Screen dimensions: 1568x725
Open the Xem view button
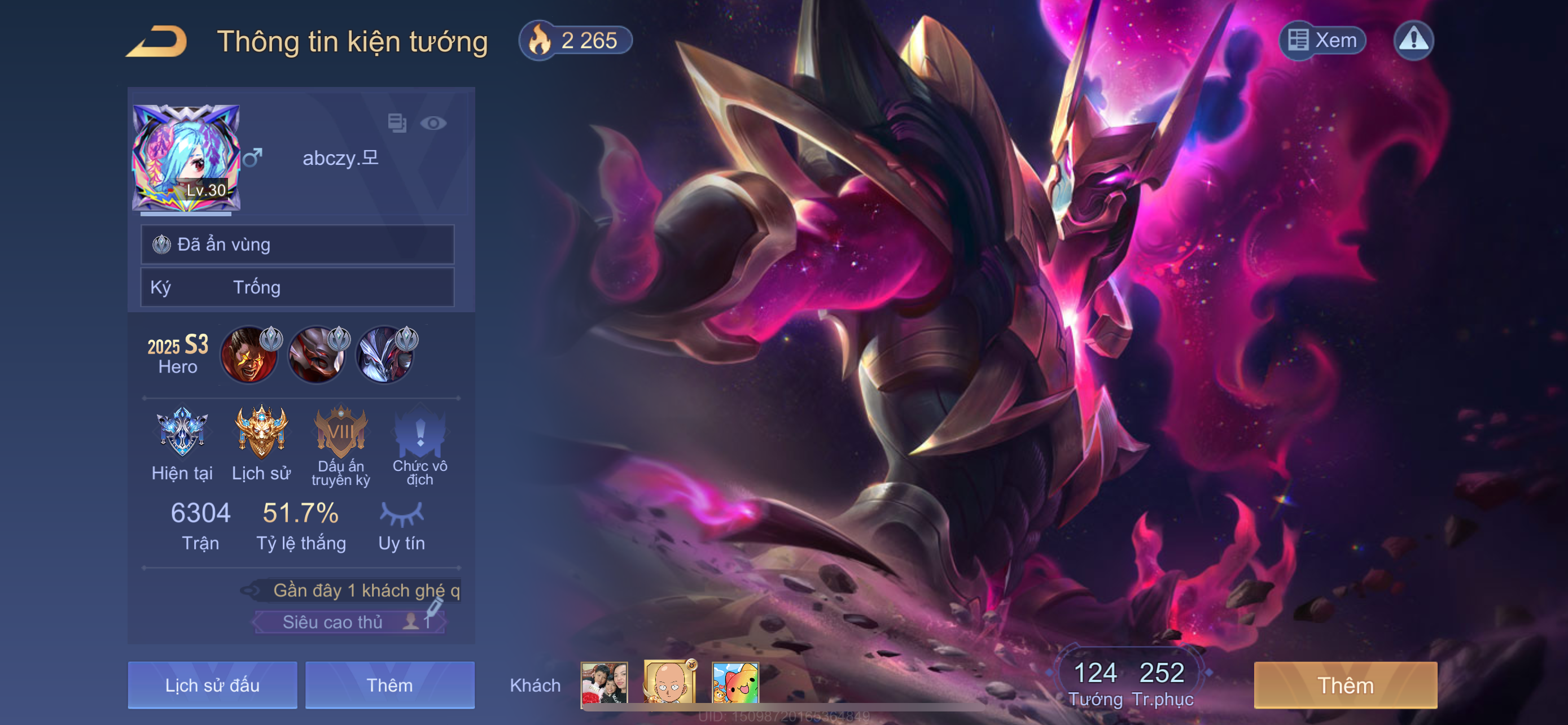point(1322,41)
